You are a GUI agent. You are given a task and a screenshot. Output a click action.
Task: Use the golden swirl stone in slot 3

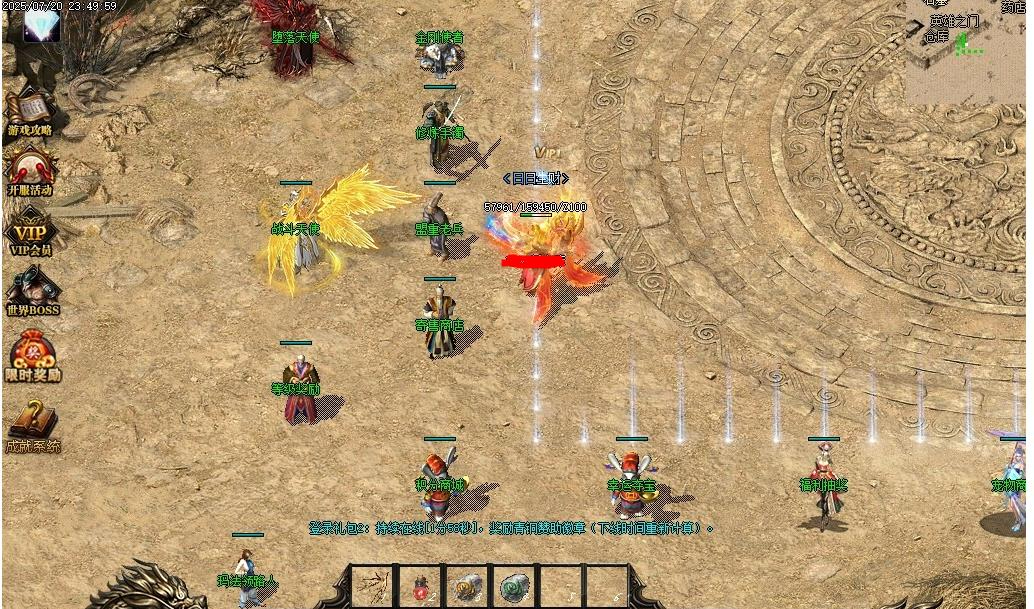point(467,587)
